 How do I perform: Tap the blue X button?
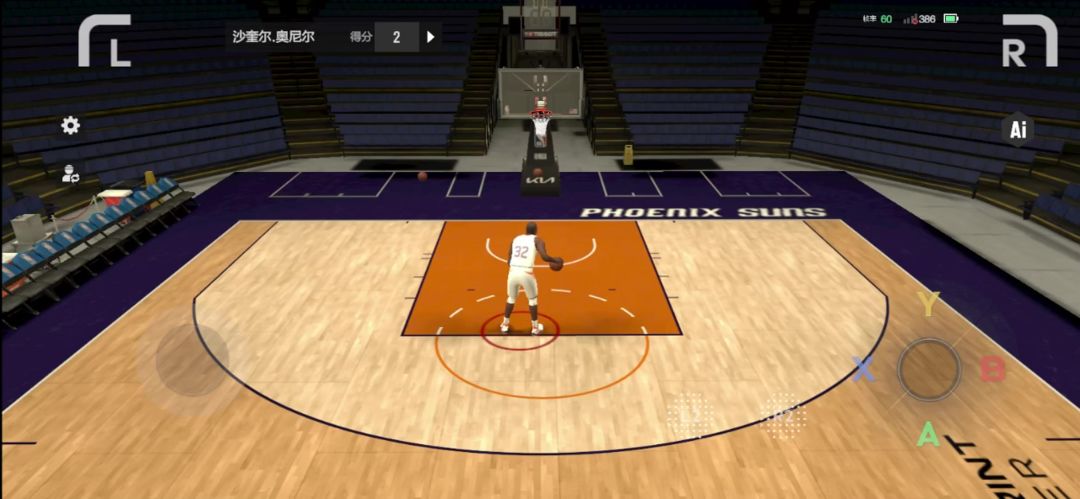(863, 369)
